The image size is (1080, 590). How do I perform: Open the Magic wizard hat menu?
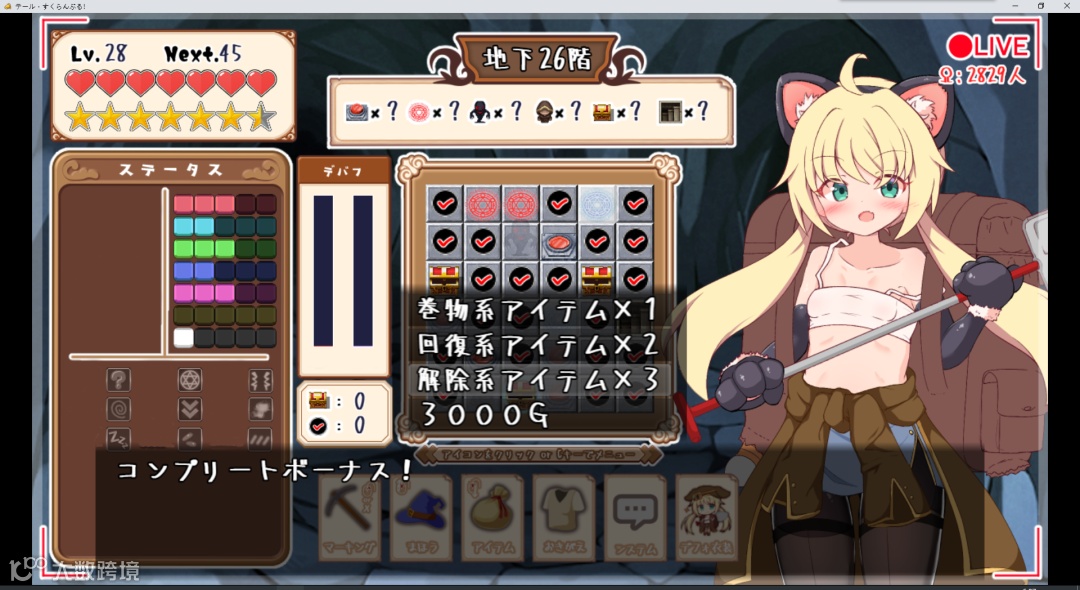point(421,518)
